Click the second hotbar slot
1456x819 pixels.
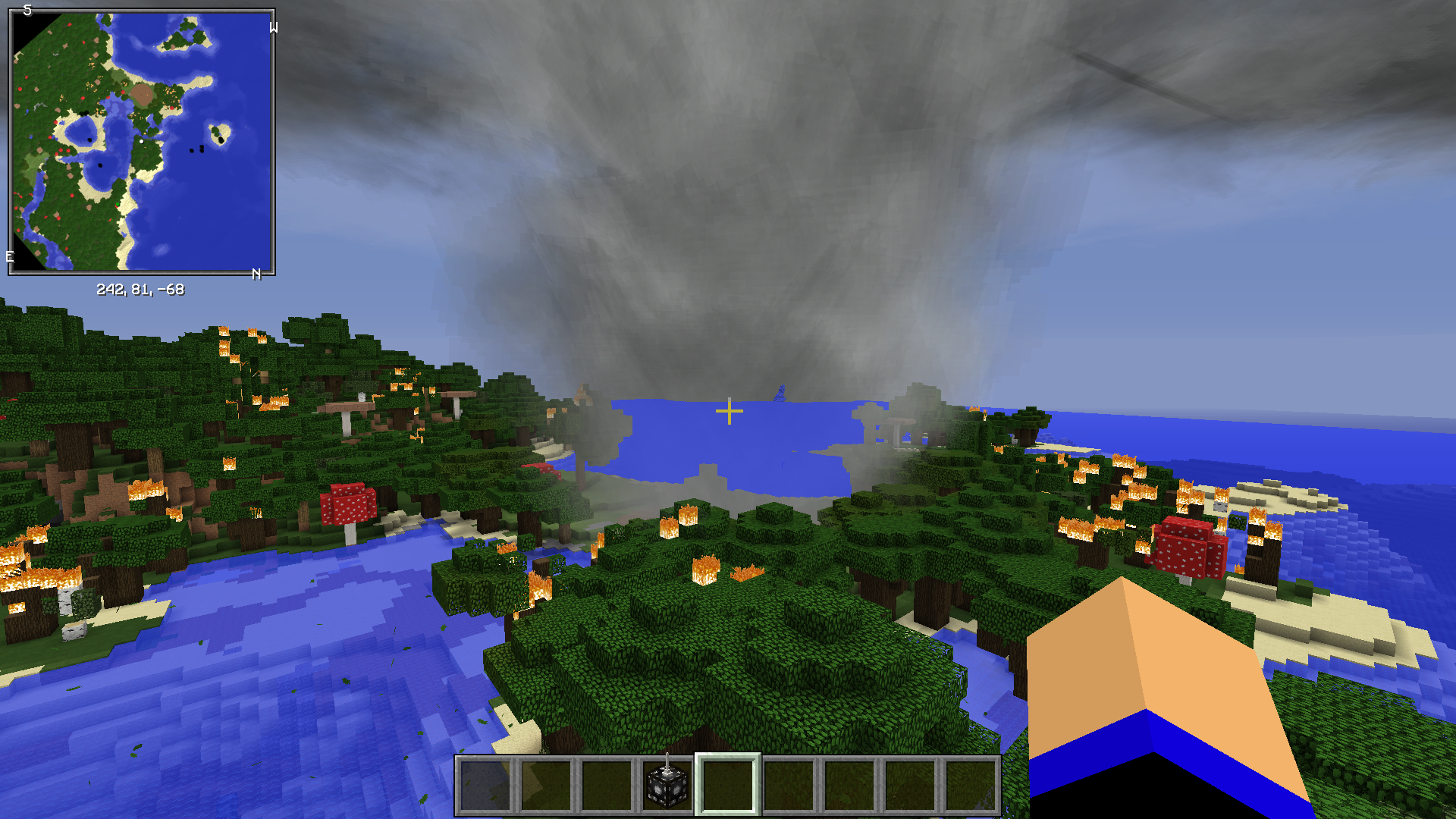tap(547, 787)
